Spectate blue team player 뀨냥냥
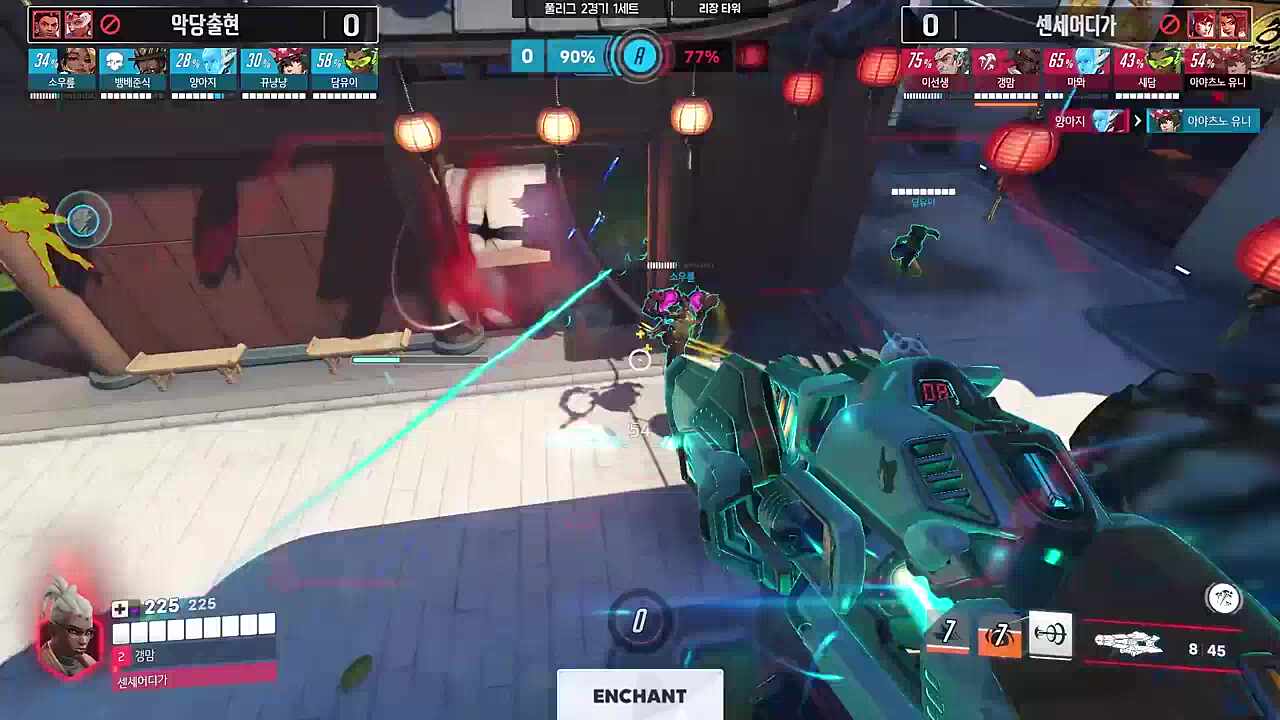Image resolution: width=1280 pixels, height=720 pixels. point(273,70)
